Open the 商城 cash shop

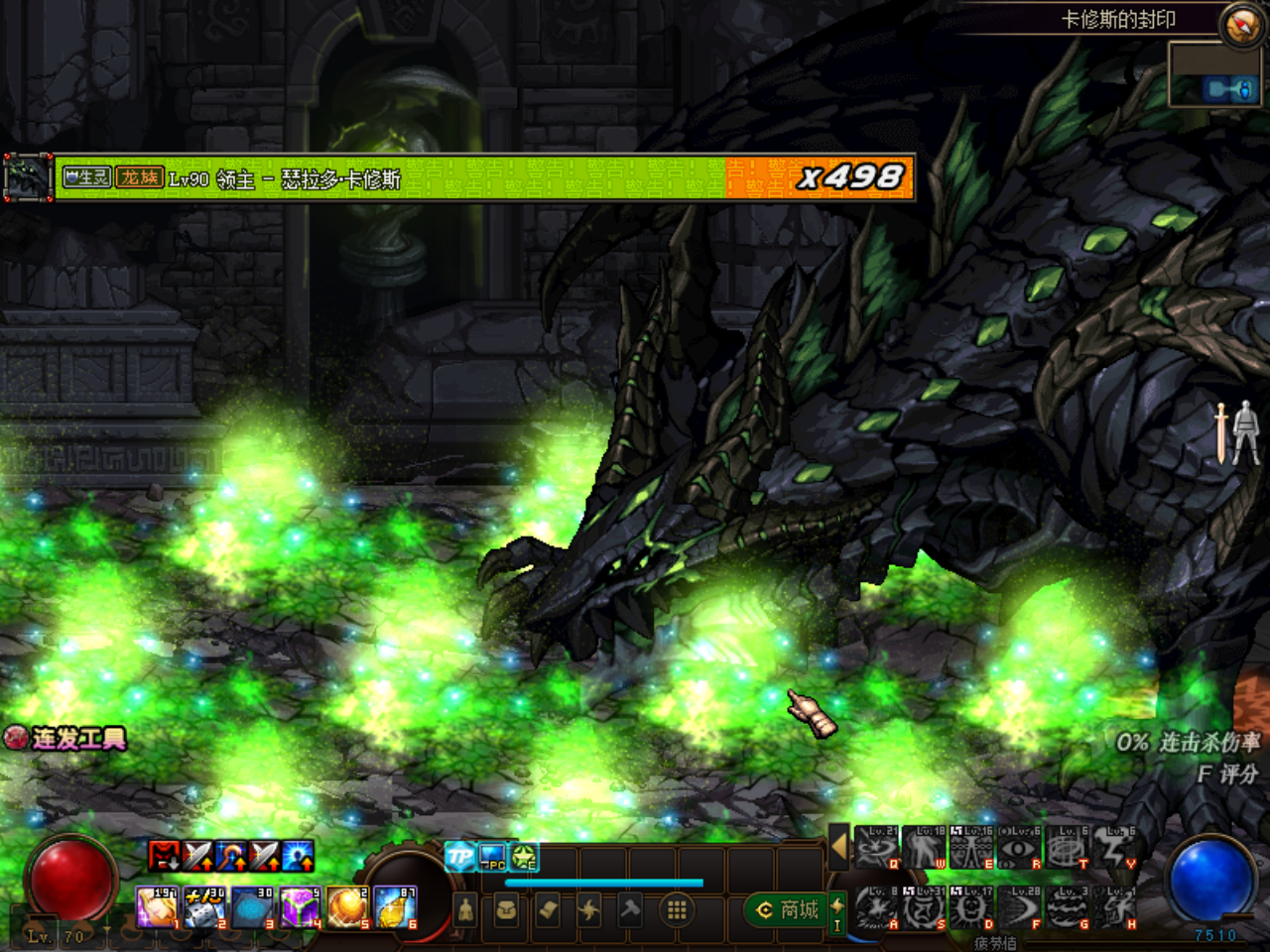click(789, 909)
